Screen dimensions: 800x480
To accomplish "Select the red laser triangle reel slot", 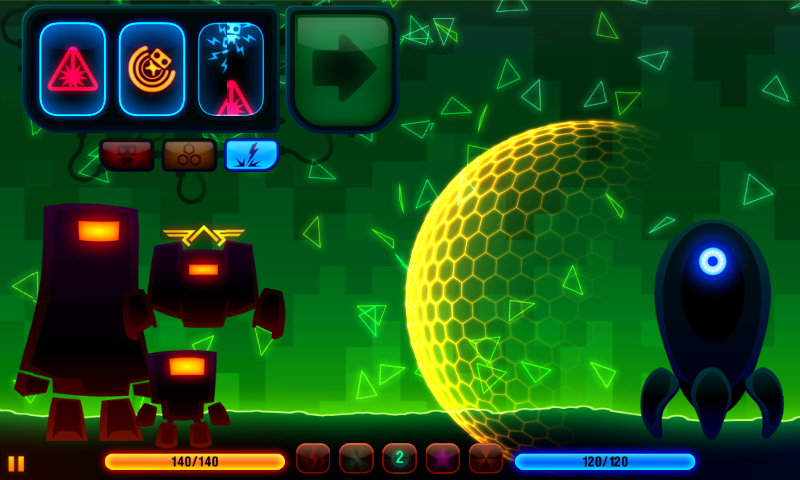I will coord(72,69).
